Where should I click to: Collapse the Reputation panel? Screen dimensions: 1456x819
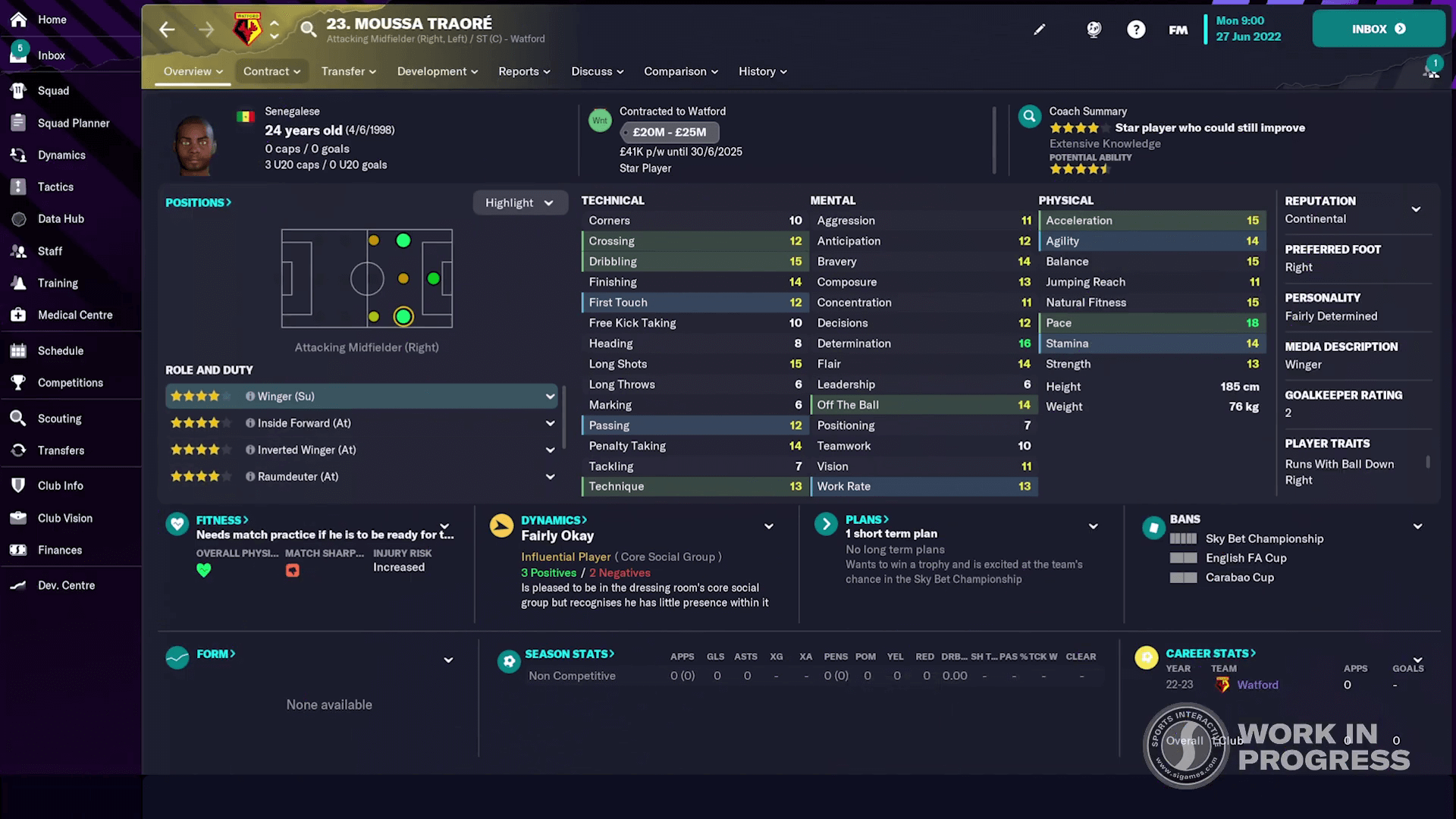tap(1417, 209)
